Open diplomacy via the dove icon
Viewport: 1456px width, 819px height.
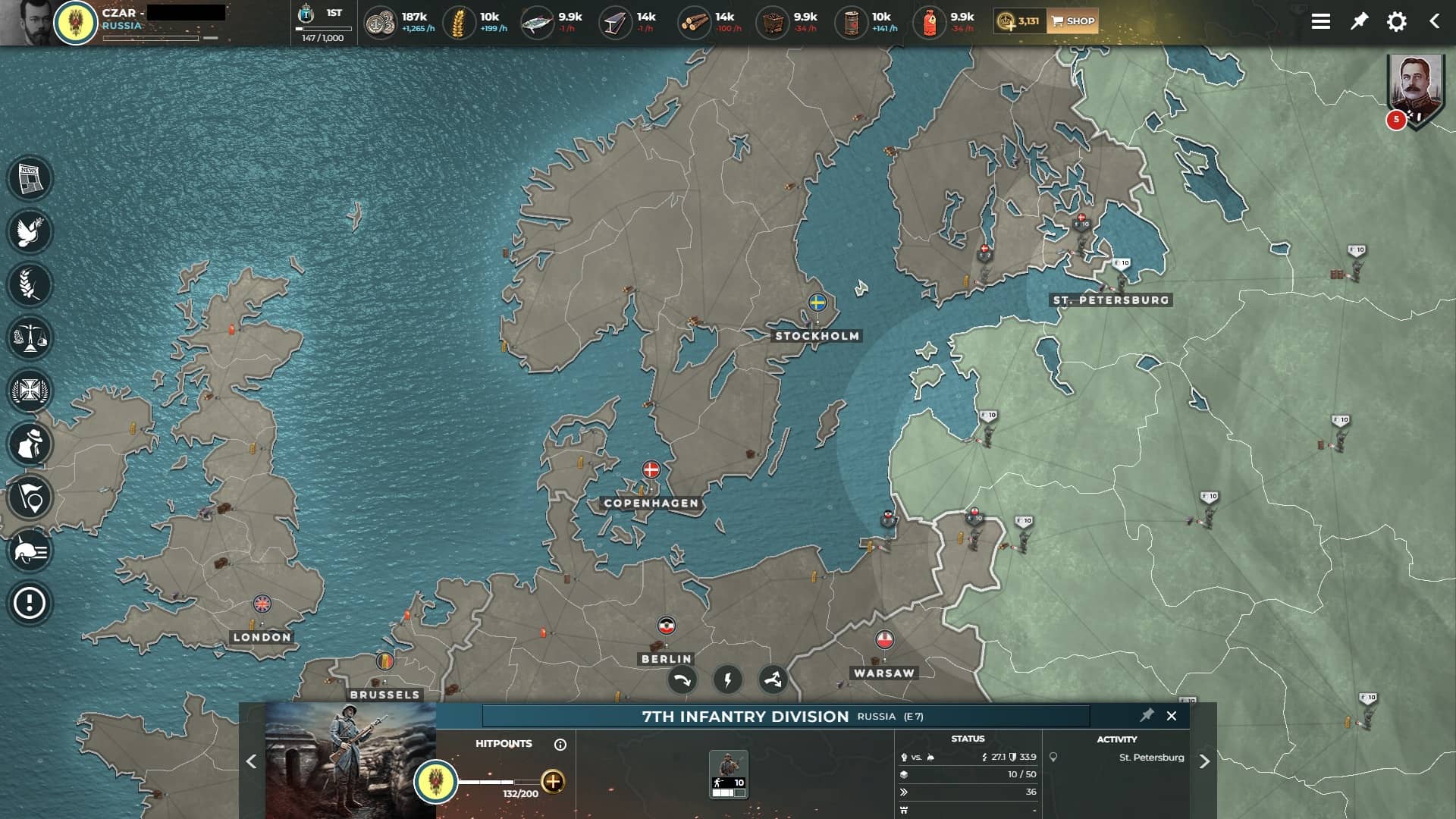(x=30, y=232)
